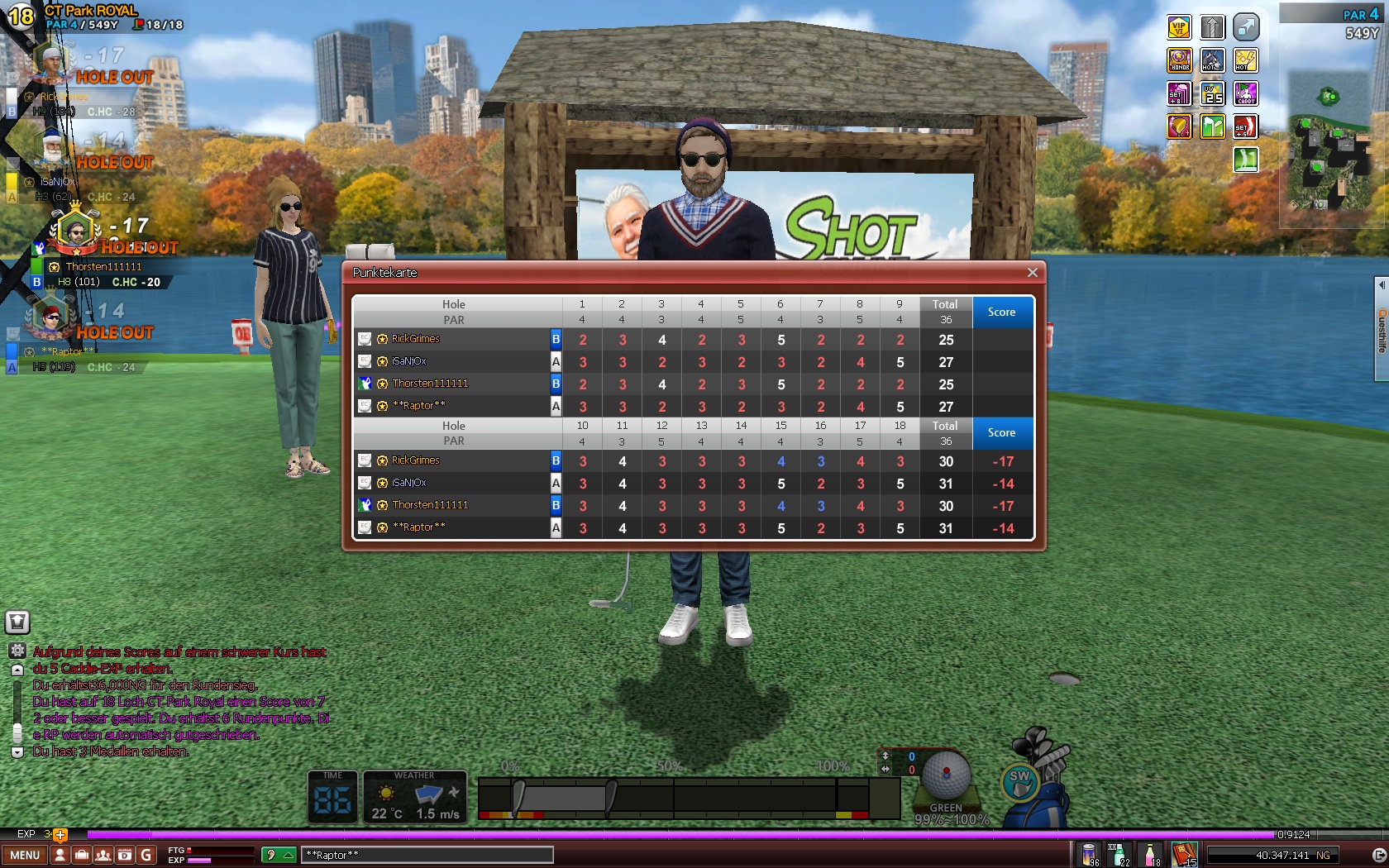Use the blue energy drink can item

point(1091,854)
